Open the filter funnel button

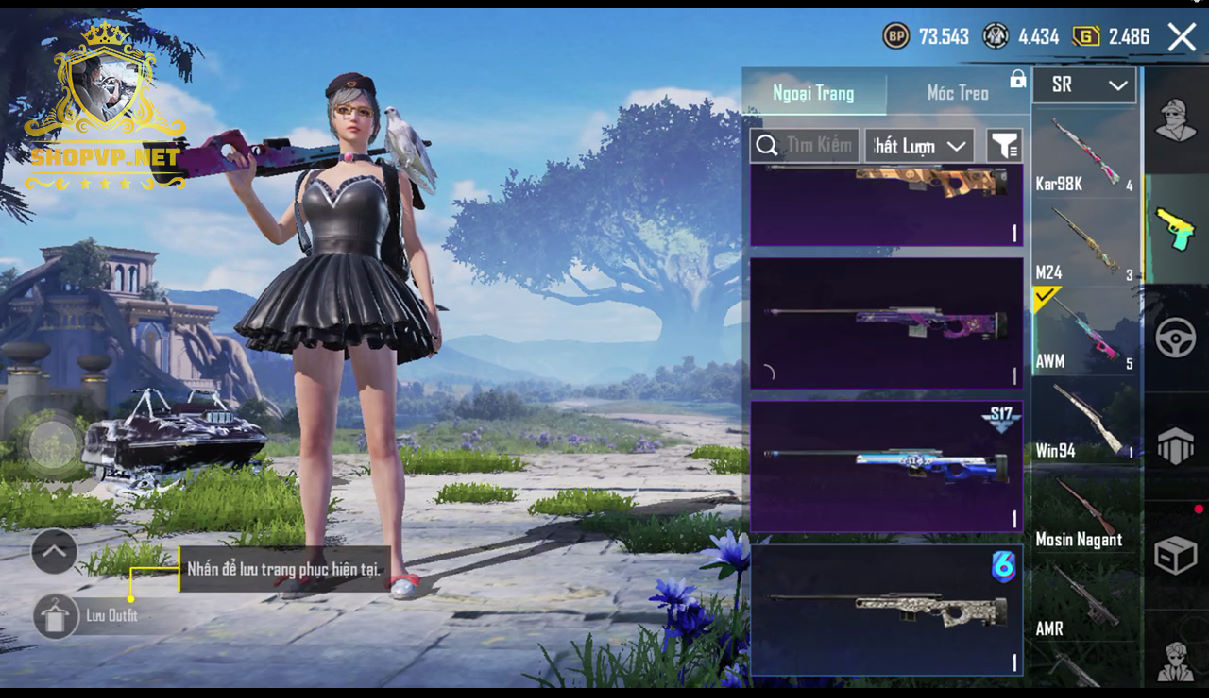(1003, 146)
